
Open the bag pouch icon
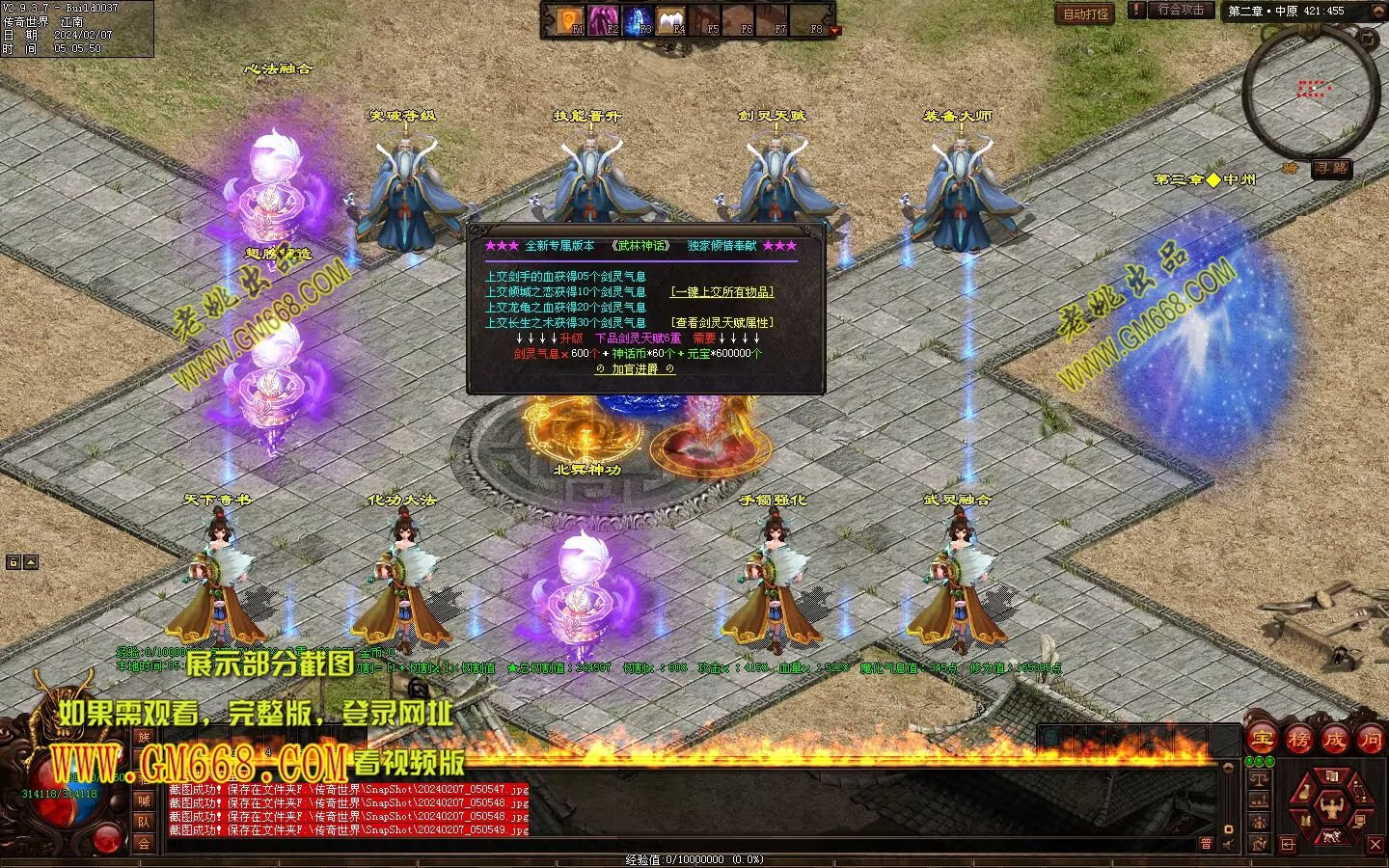[1305, 793]
